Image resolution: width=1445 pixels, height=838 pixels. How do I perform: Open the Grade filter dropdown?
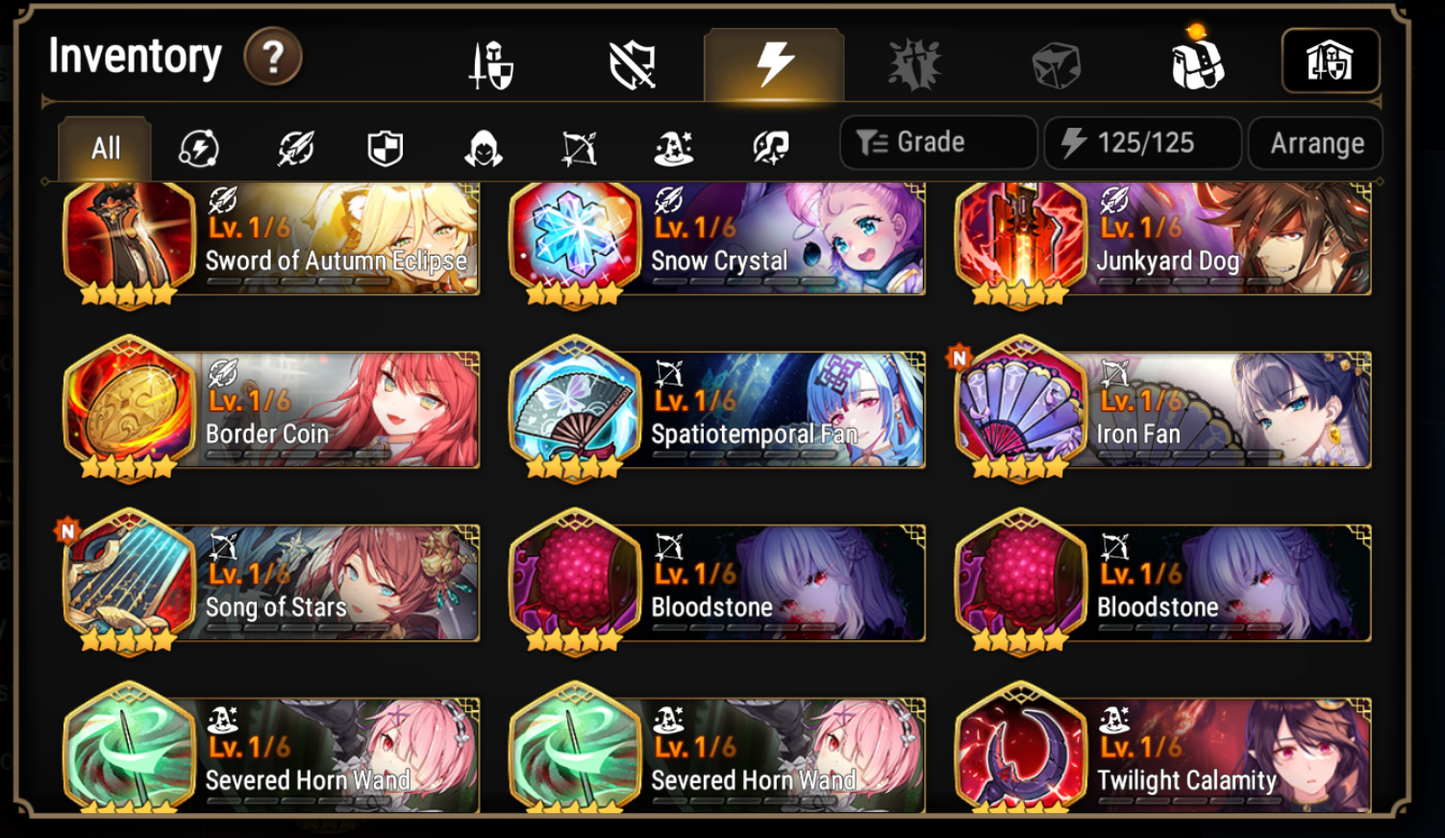pos(937,142)
